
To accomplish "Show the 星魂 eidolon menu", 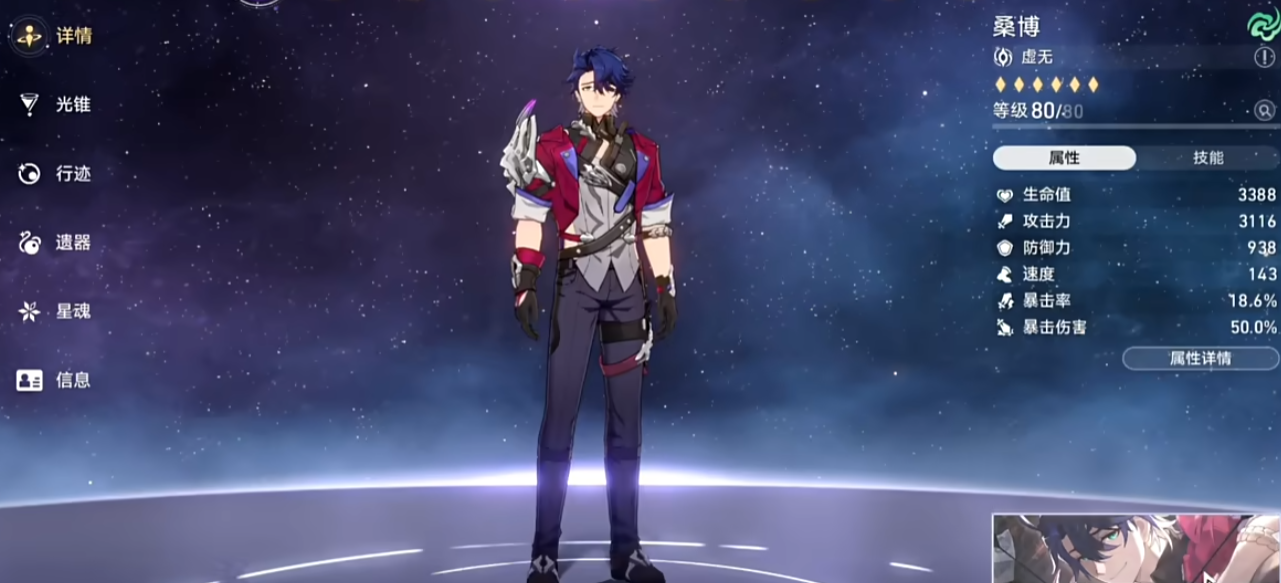I will click(x=56, y=311).
